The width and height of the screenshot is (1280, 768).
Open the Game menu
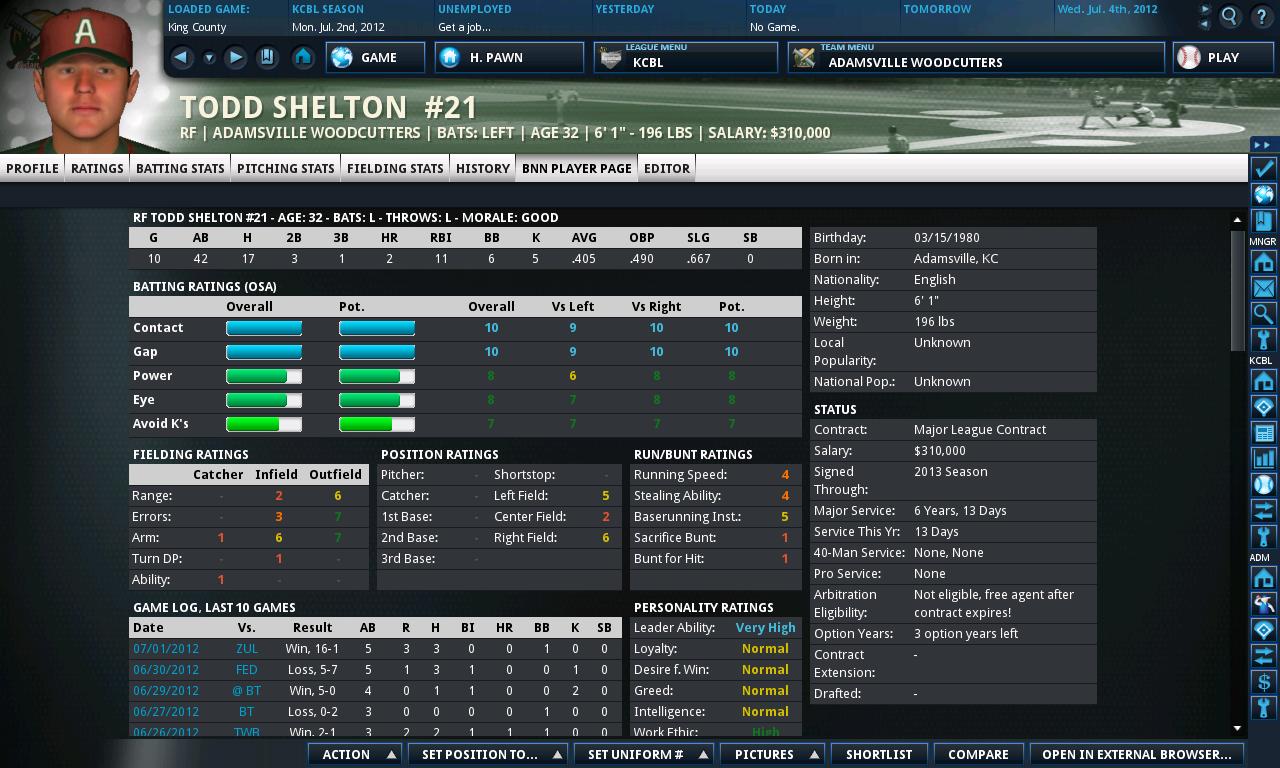(376, 58)
